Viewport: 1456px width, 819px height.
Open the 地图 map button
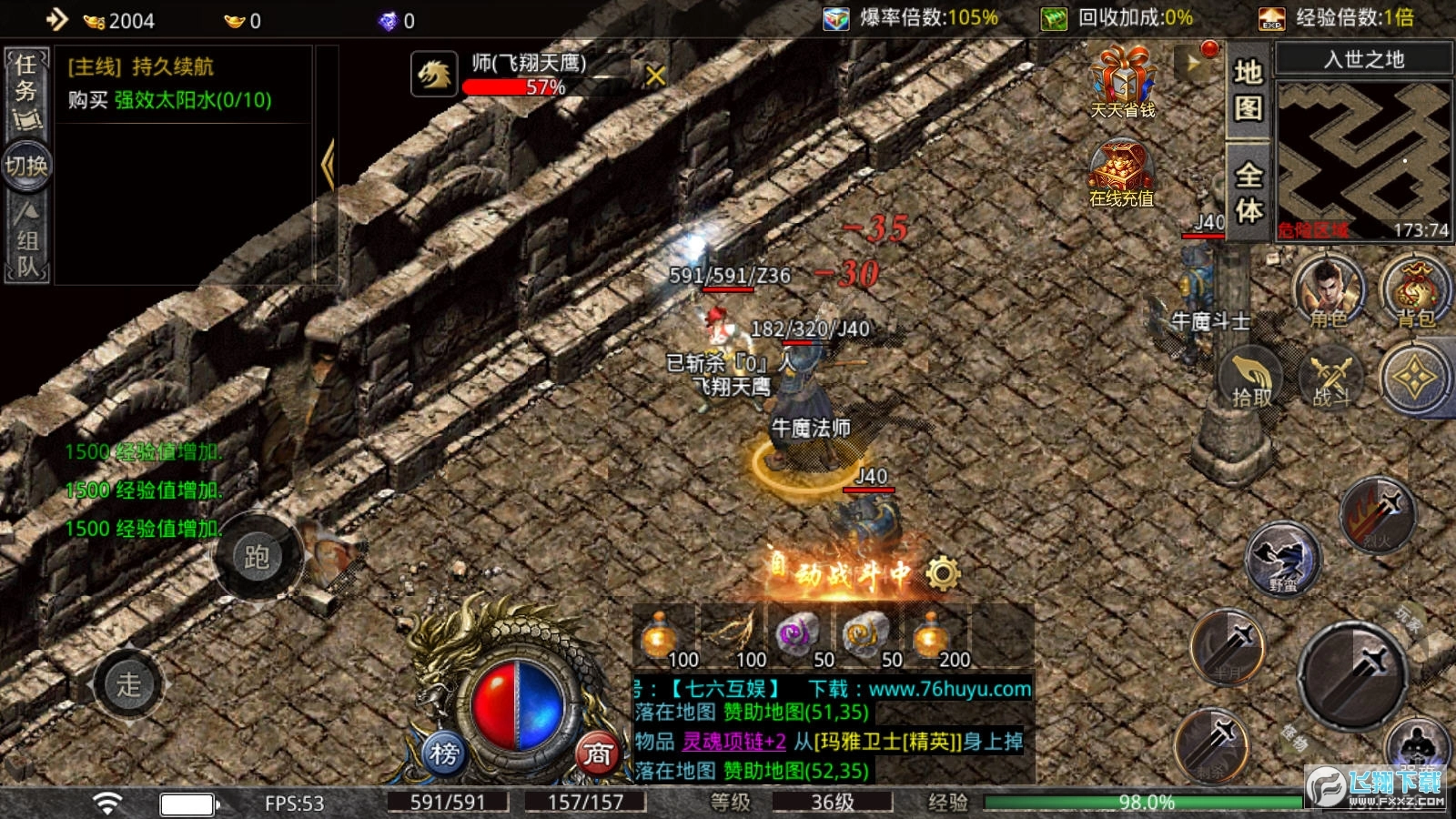[1248, 90]
